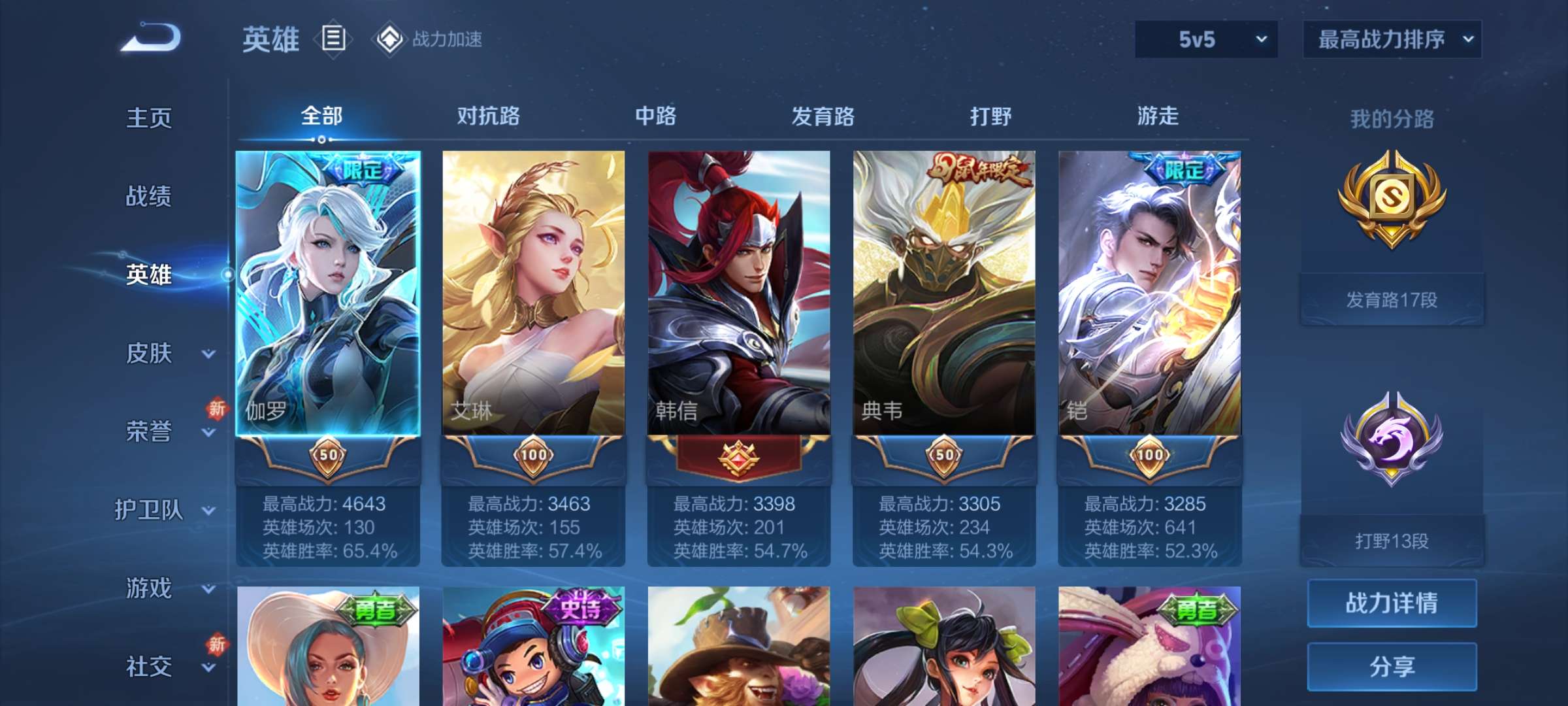Viewport: 1568px width, 706px height.
Task: Switch to the 打野 tab
Action: (x=990, y=116)
